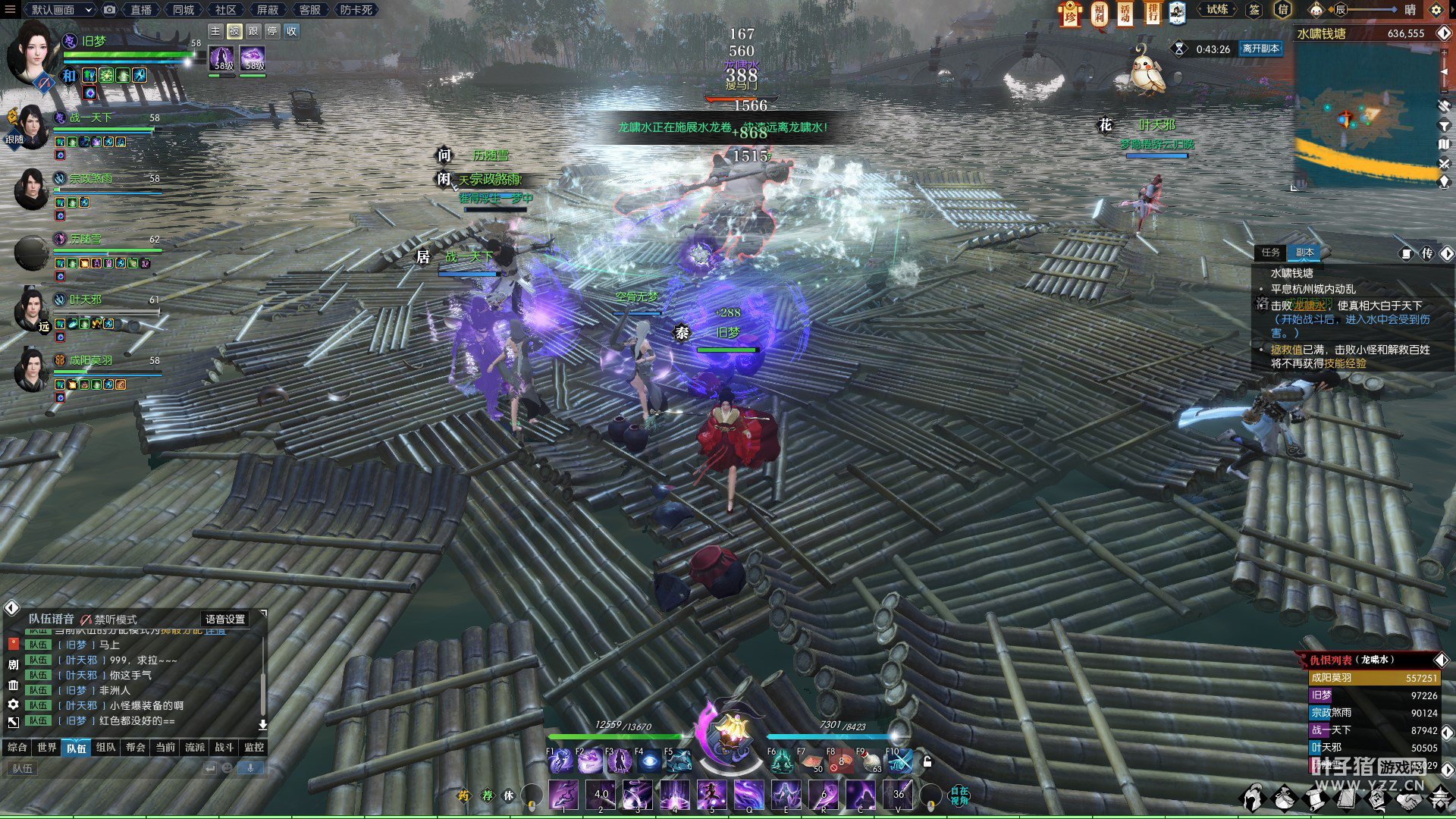Screen dimensions: 1456x819
Task: Open 语音设置 voice settings
Action: pos(225,620)
